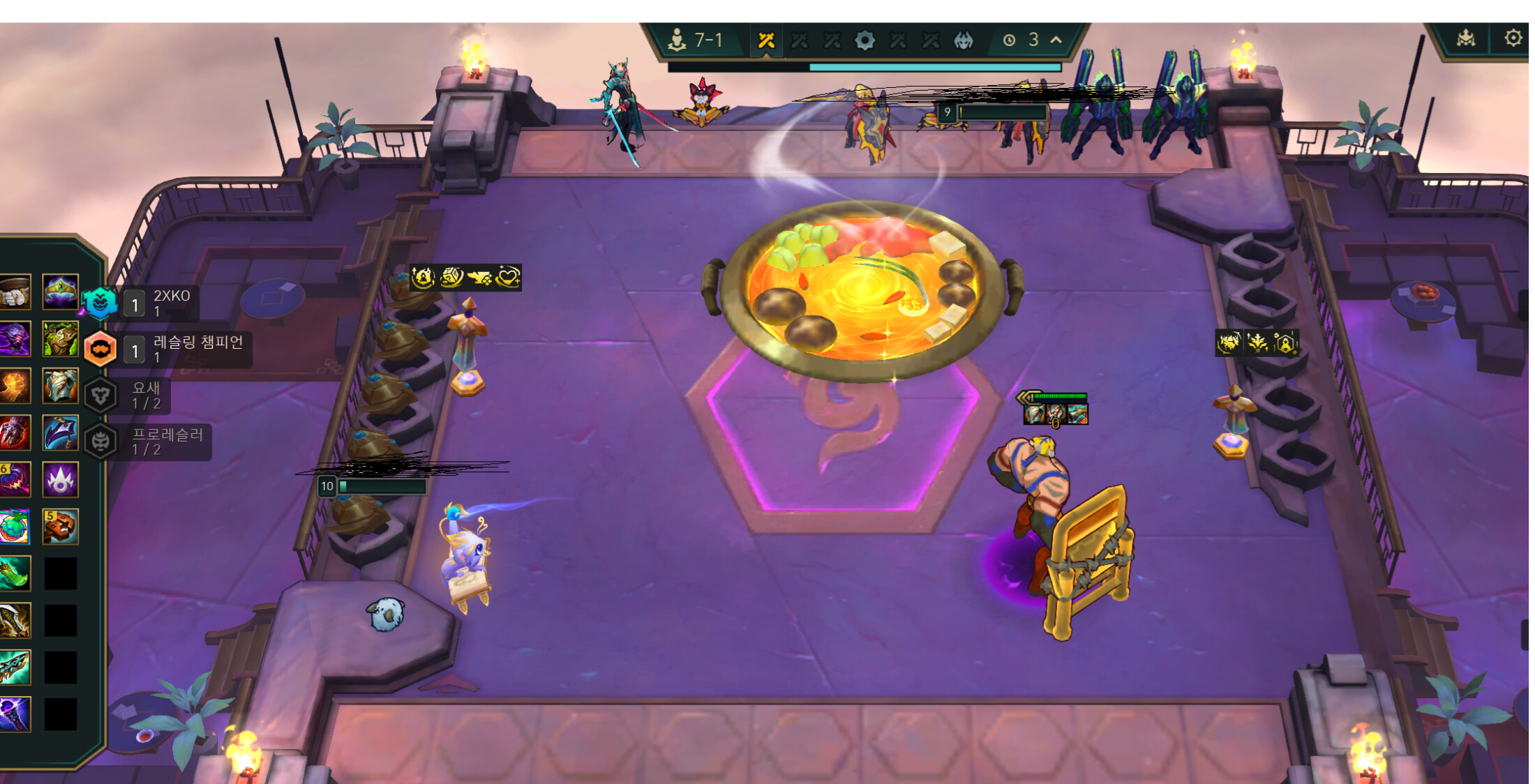This screenshot has width=1535, height=784.
Task: Pick the steel chestplate item
Action: tap(60, 386)
